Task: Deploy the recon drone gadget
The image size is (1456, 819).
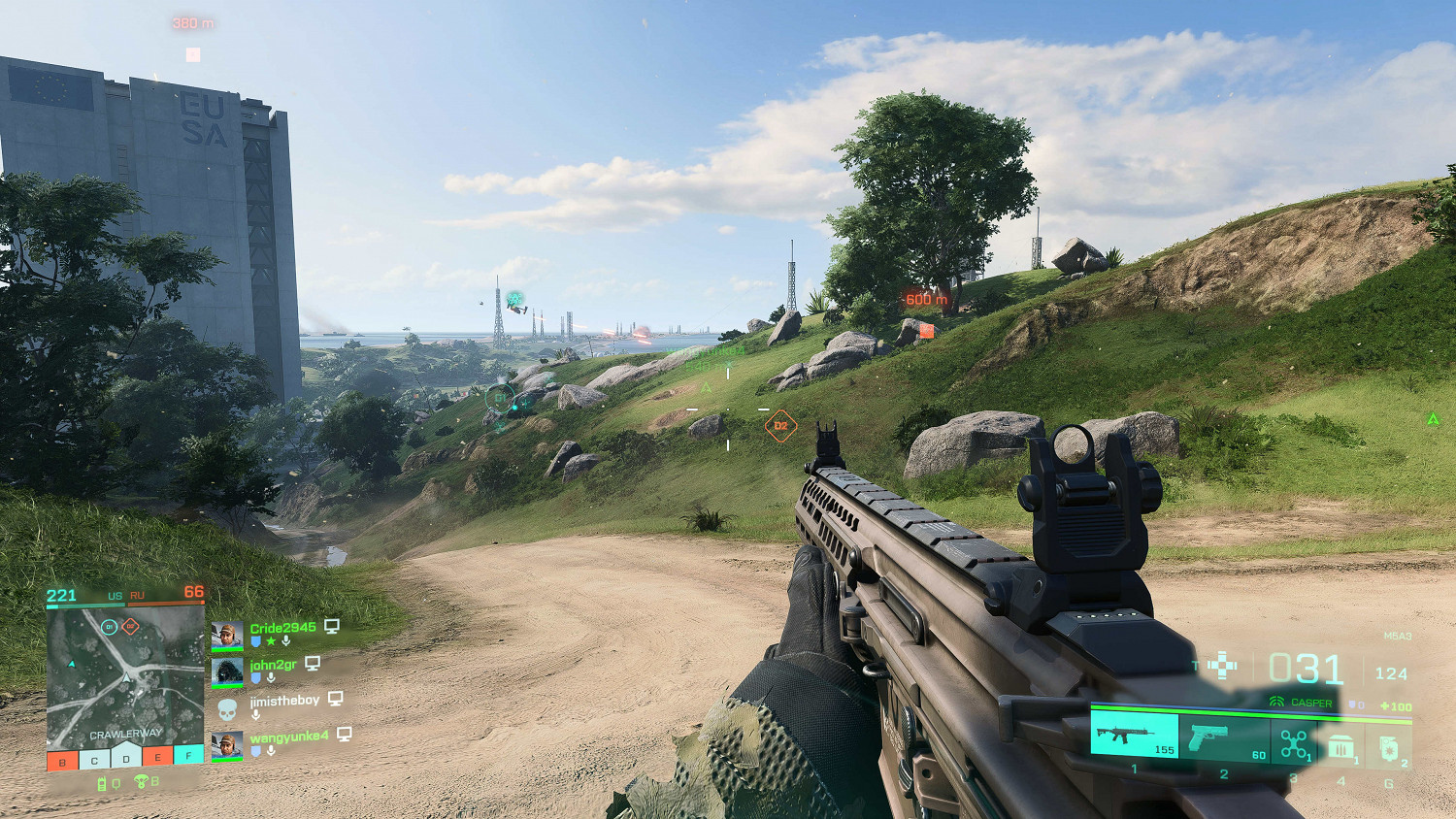Action: pos(1293,742)
